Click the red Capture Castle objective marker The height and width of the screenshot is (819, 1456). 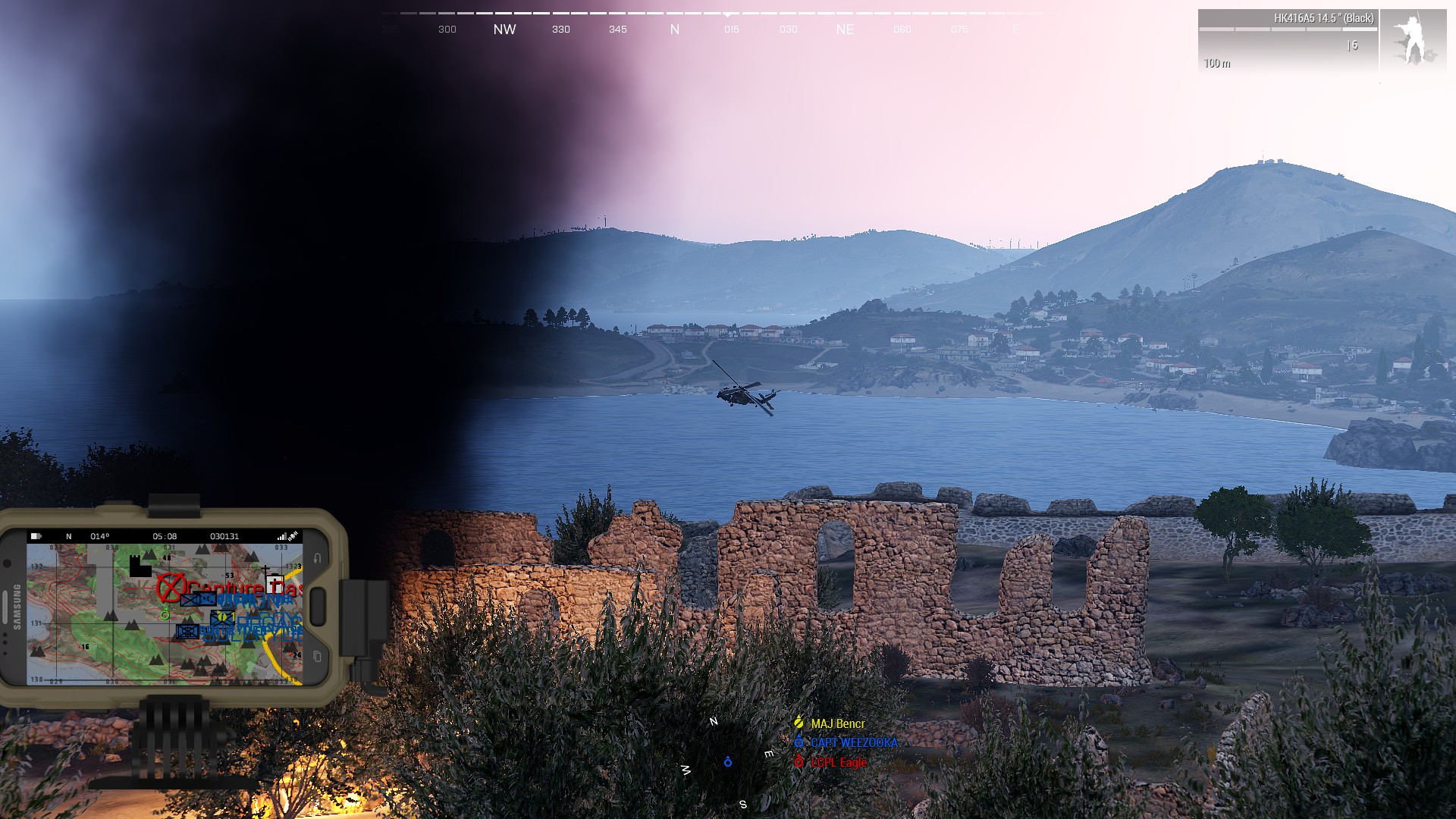(170, 588)
